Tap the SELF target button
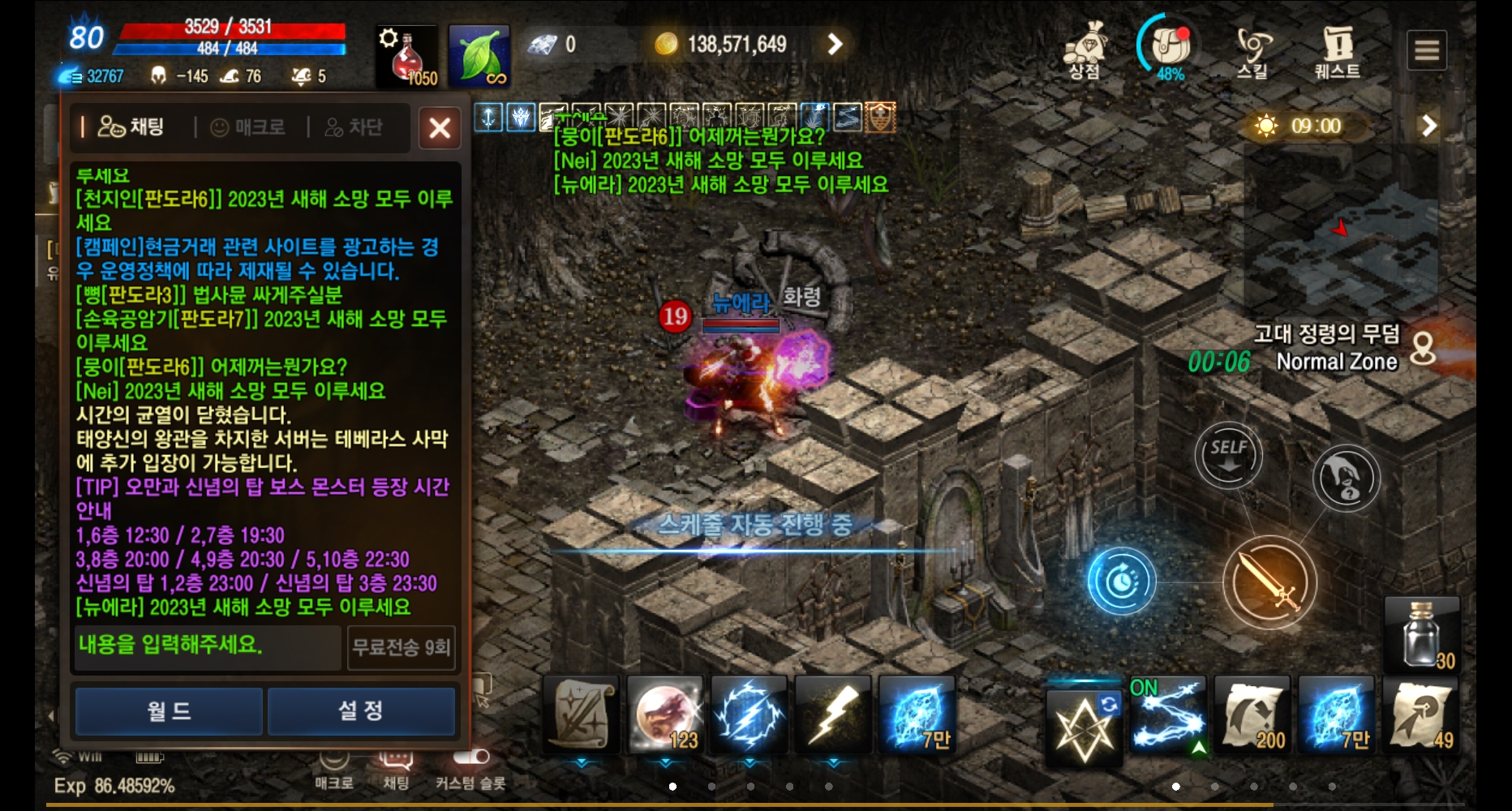The width and height of the screenshot is (1512, 811). point(1228,454)
